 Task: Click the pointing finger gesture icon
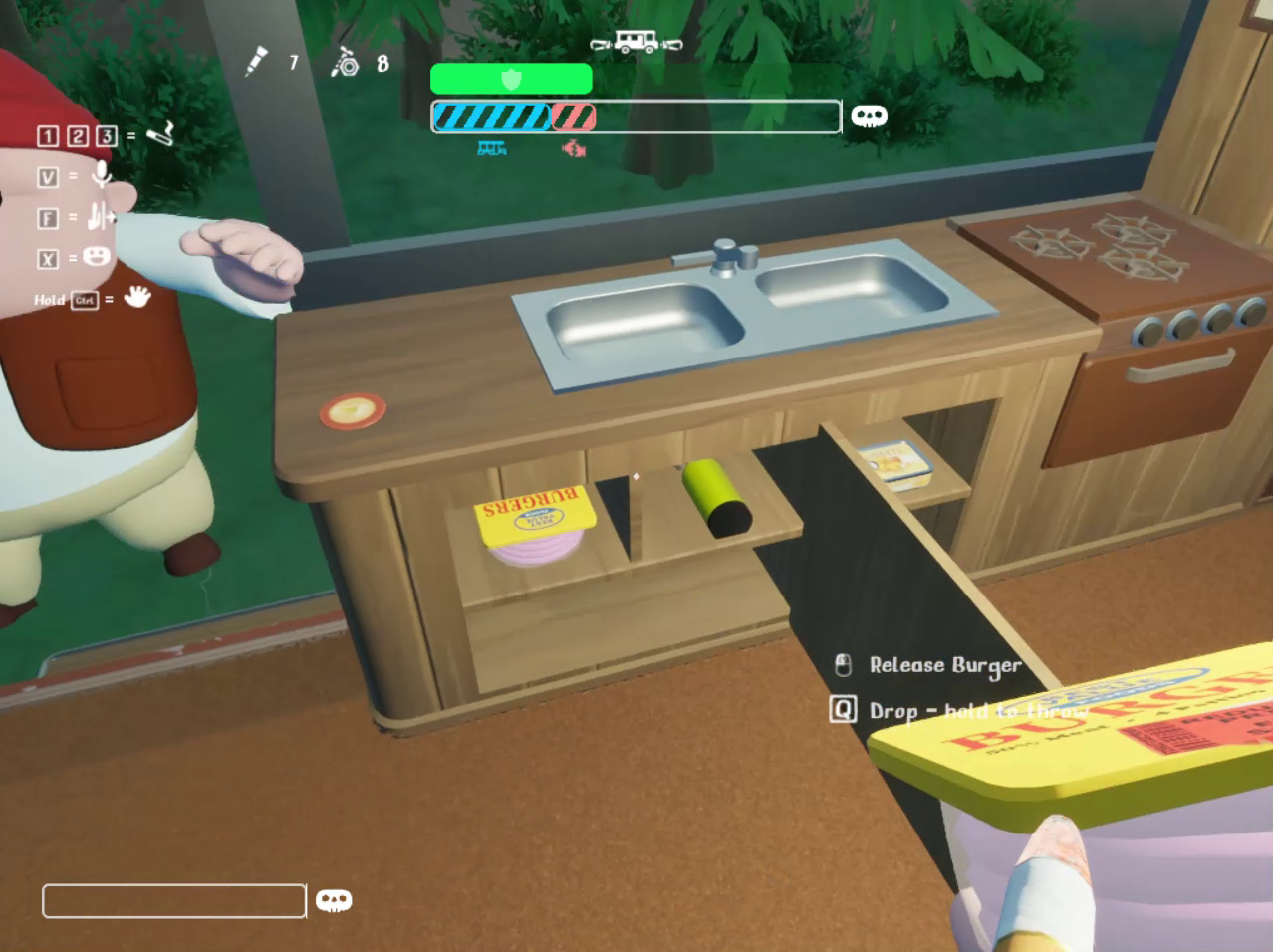tap(100, 216)
